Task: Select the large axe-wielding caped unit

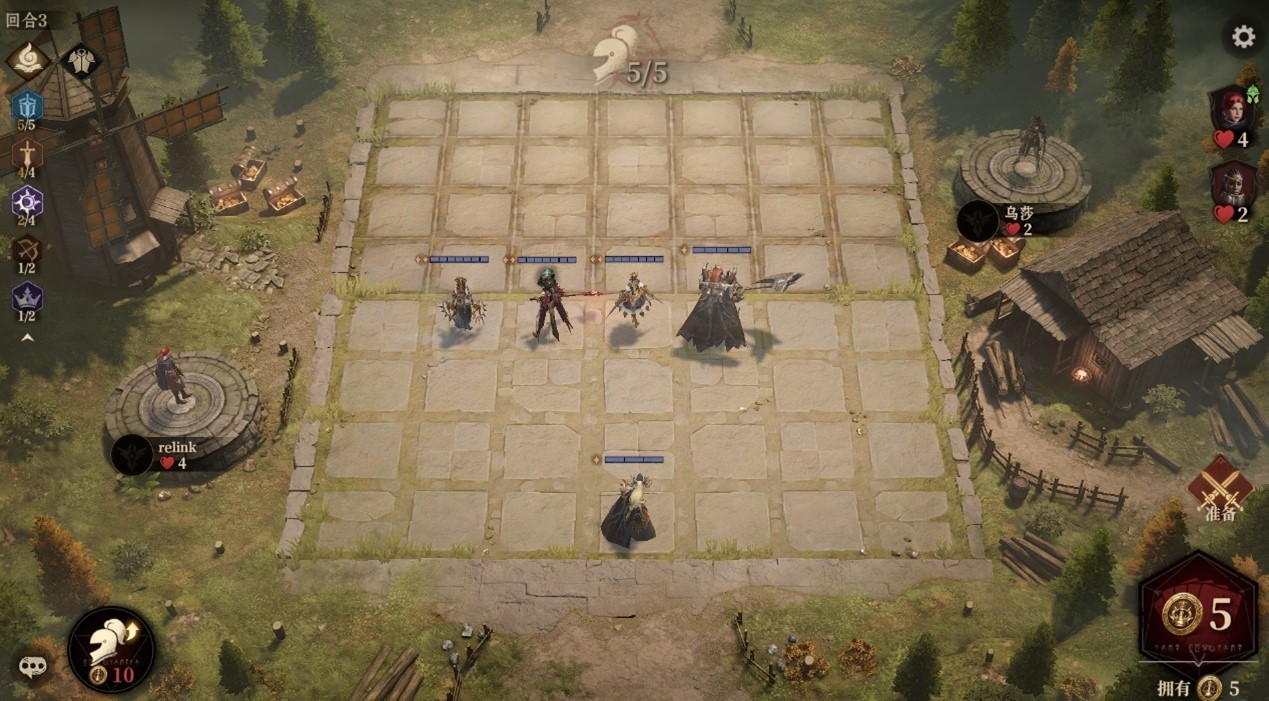Action: point(713,310)
